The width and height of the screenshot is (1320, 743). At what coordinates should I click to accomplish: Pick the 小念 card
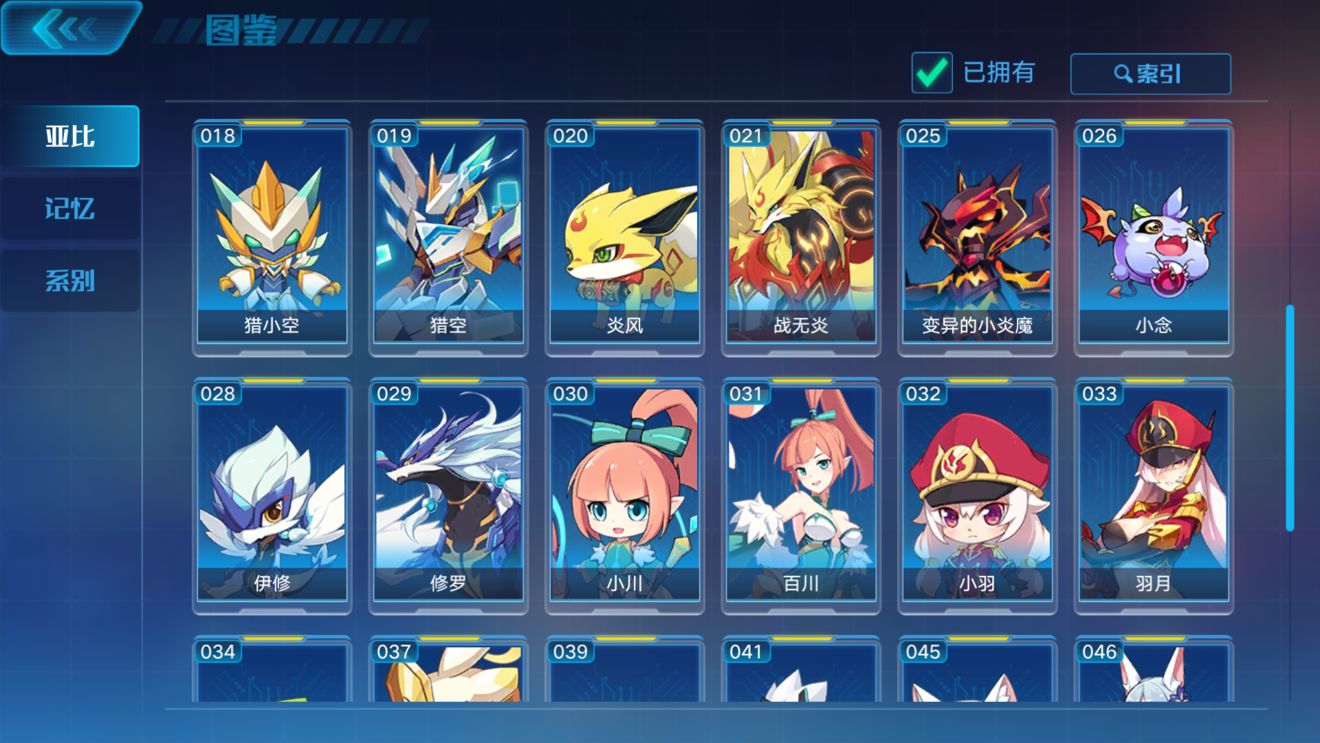pos(1153,238)
